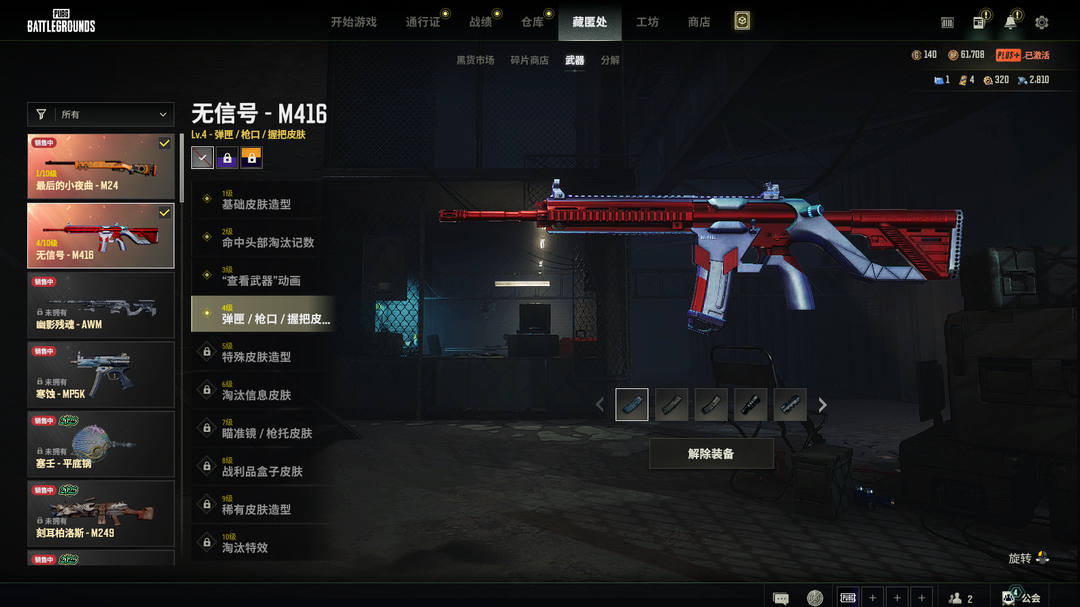Choose the 幽影残魂 - AWM skin

click(100, 304)
